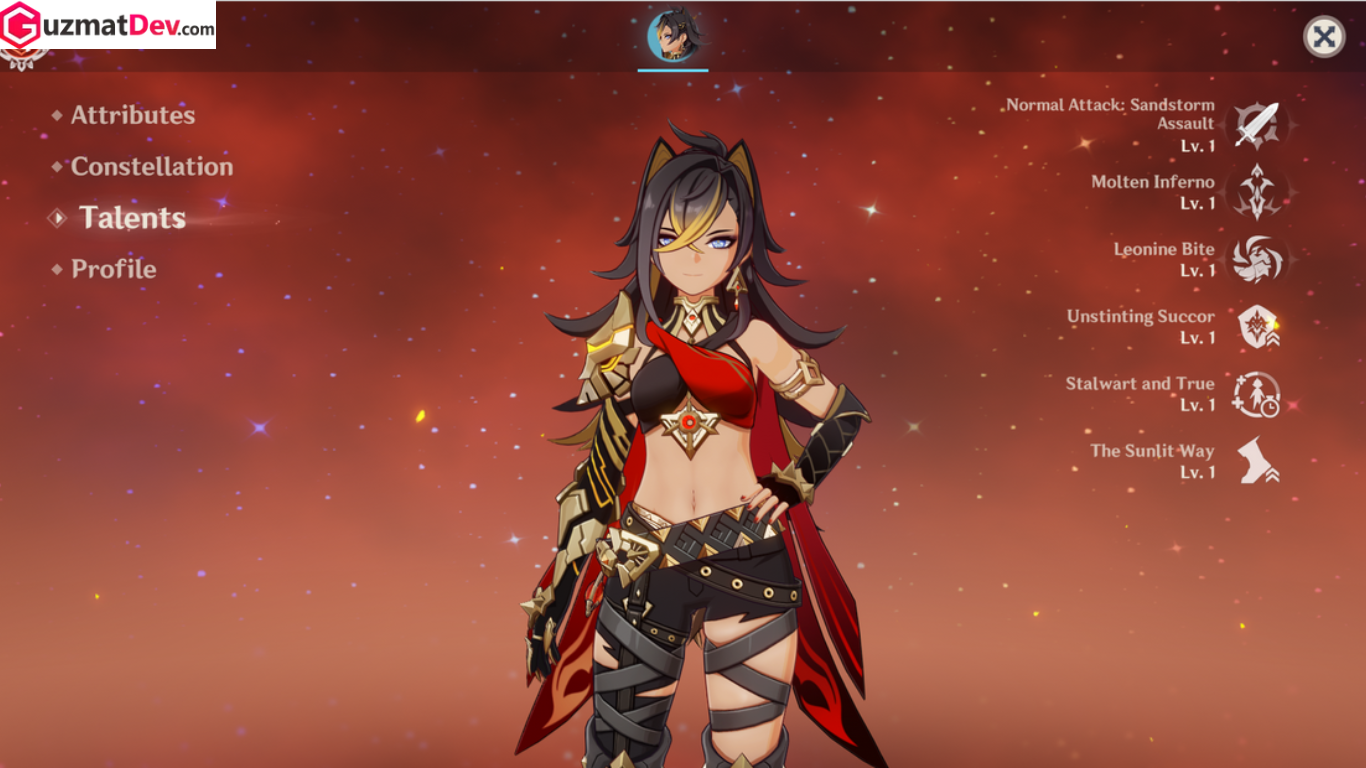Select the Talents menu entry
The height and width of the screenshot is (768, 1366).
132,218
